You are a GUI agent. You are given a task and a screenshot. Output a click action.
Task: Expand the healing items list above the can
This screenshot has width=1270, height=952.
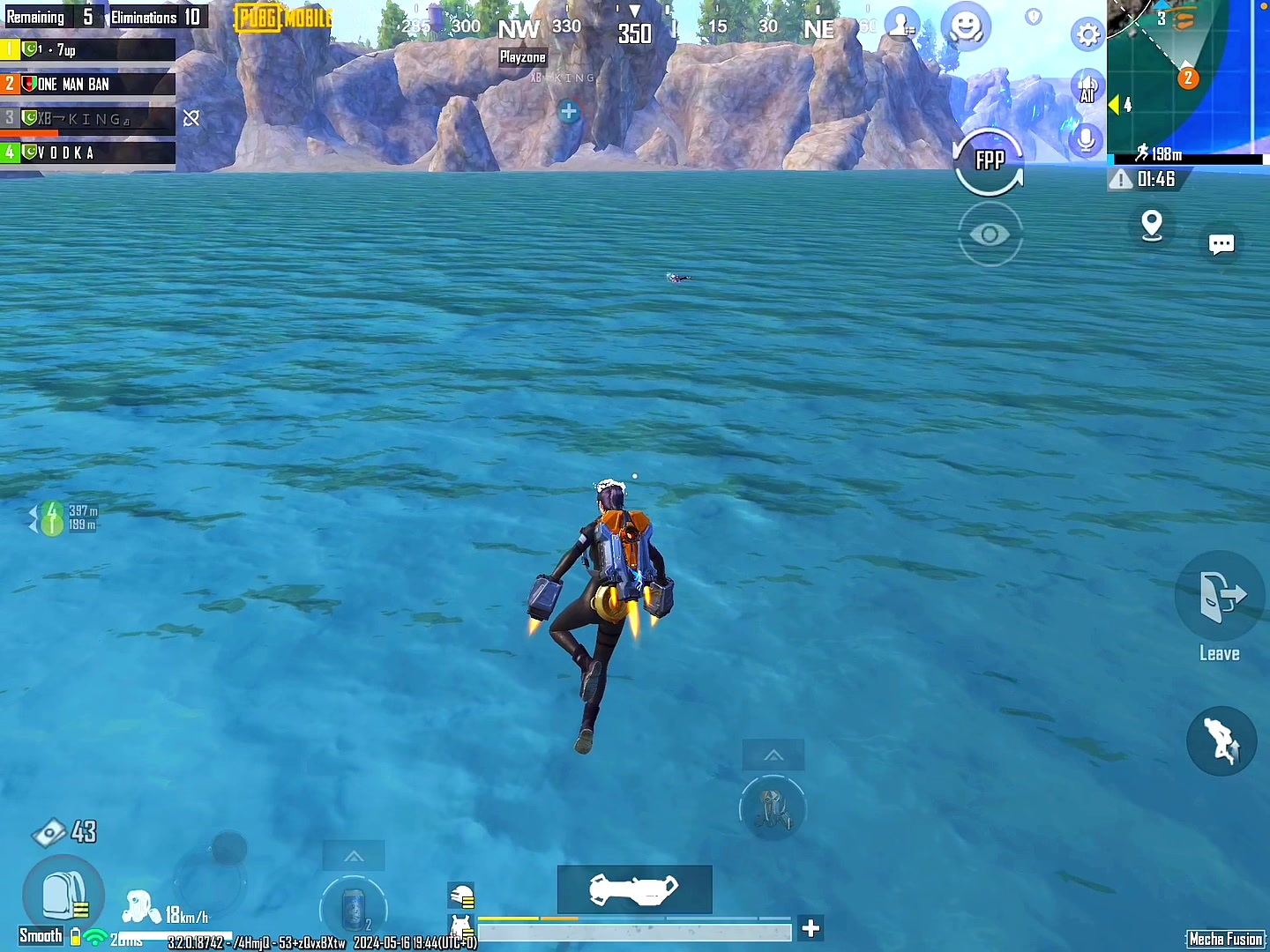tap(354, 856)
